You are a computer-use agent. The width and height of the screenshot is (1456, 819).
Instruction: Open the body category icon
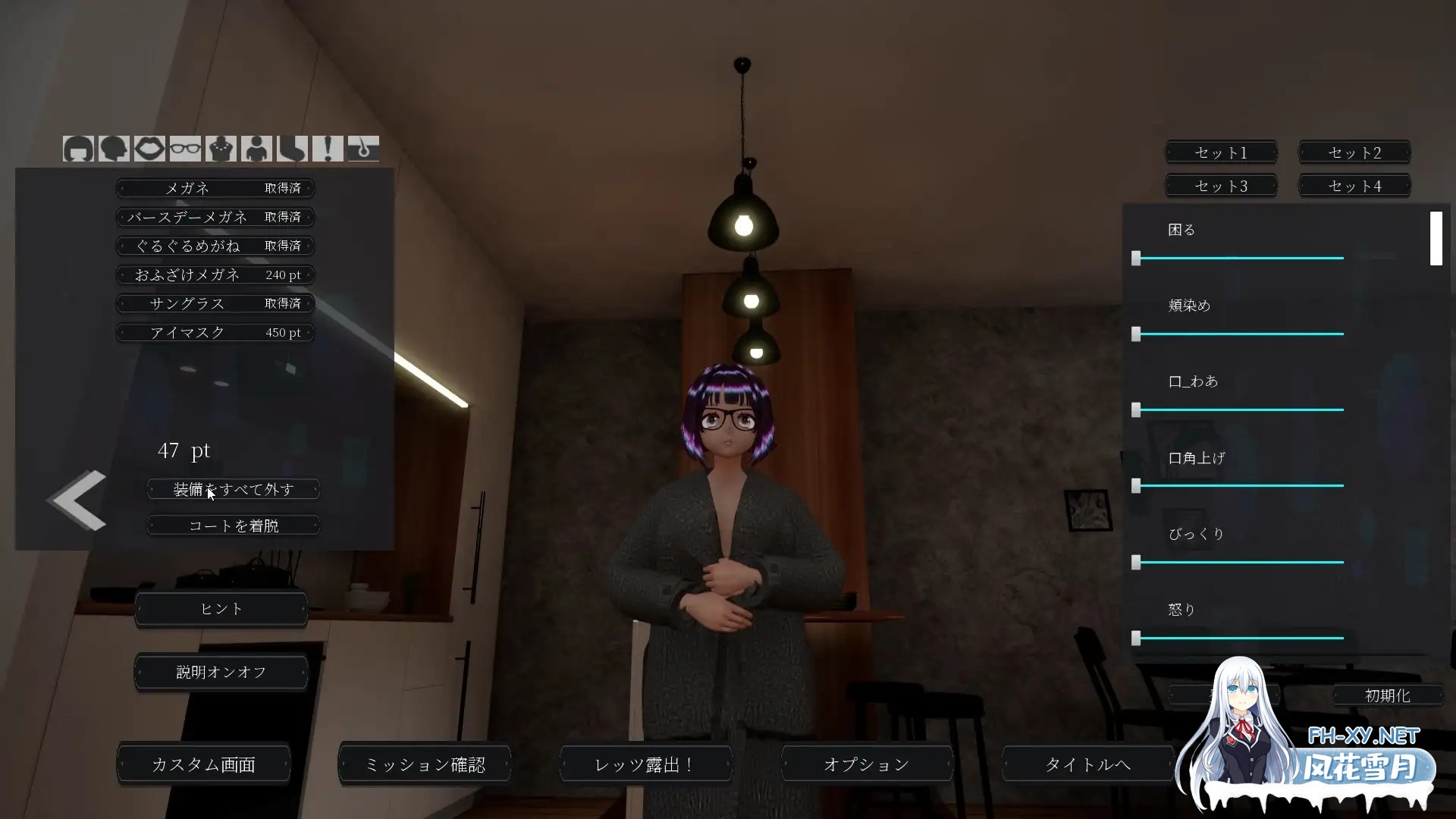tap(257, 149)
